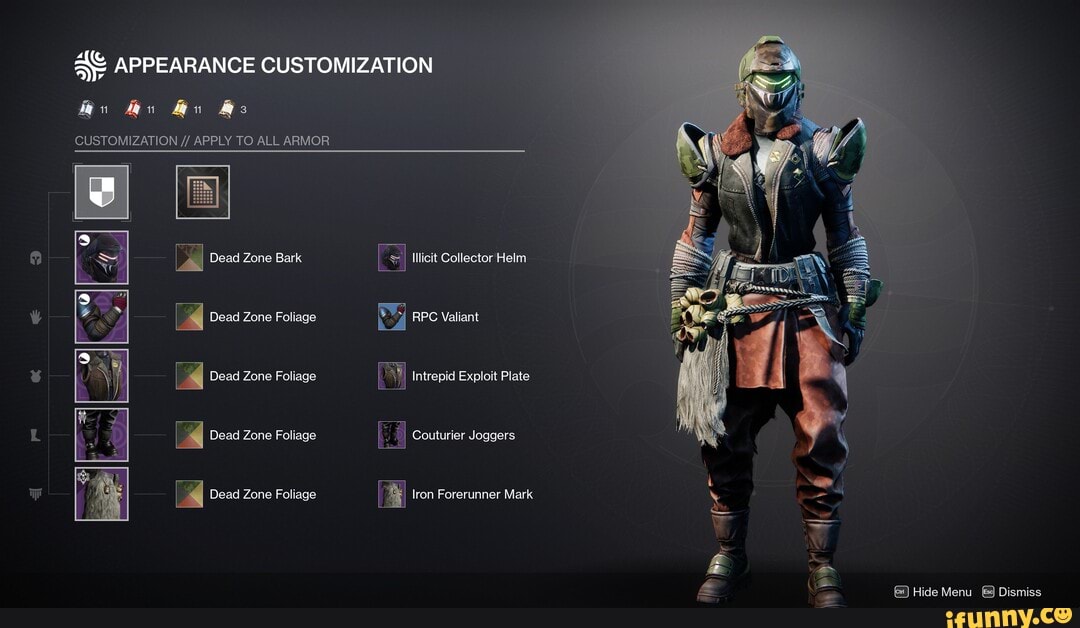Click the square grid apply-to-all icon
The image size is (1080, 628).
click(203, 192)
